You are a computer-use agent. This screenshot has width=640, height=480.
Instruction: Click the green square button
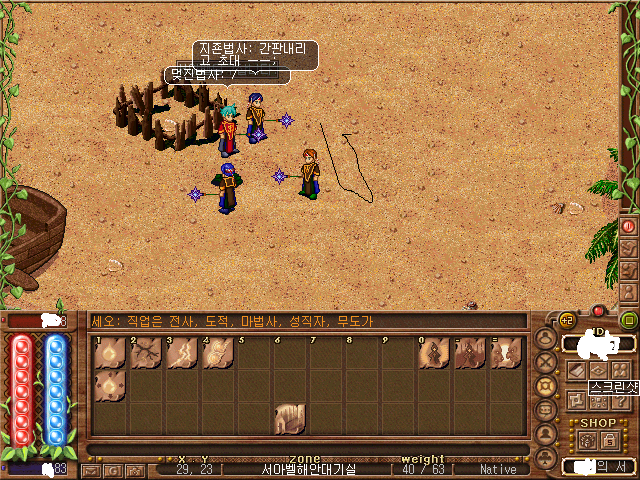[x=629, y=320]
